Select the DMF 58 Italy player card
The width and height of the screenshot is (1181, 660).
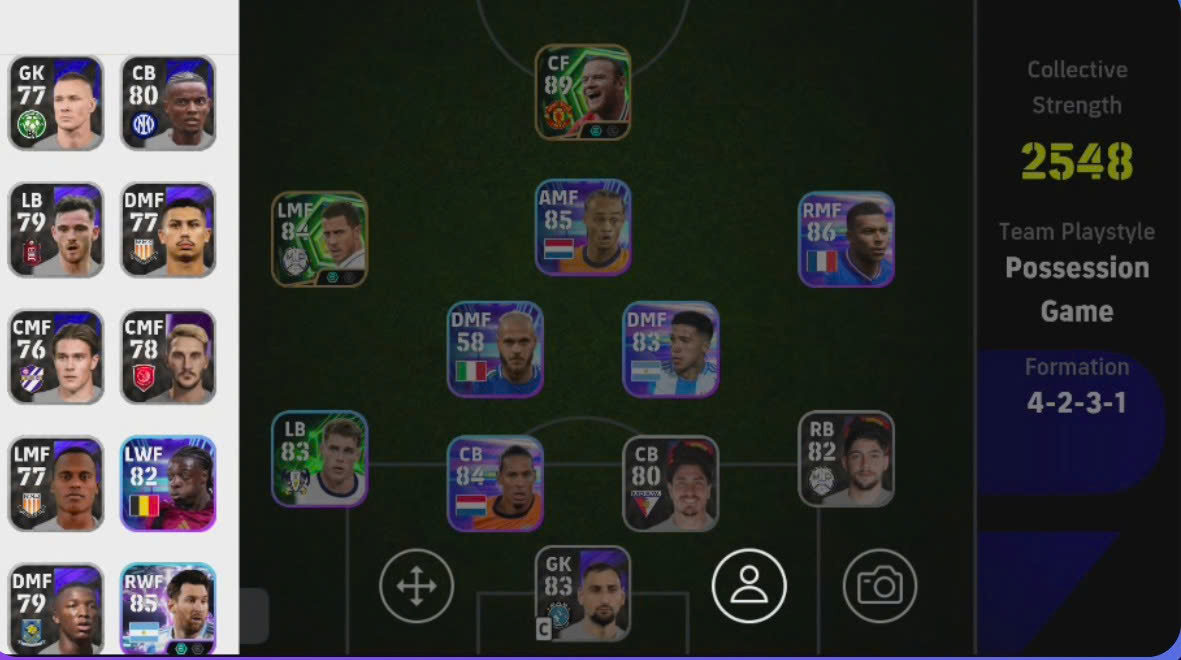click(495, 349)
